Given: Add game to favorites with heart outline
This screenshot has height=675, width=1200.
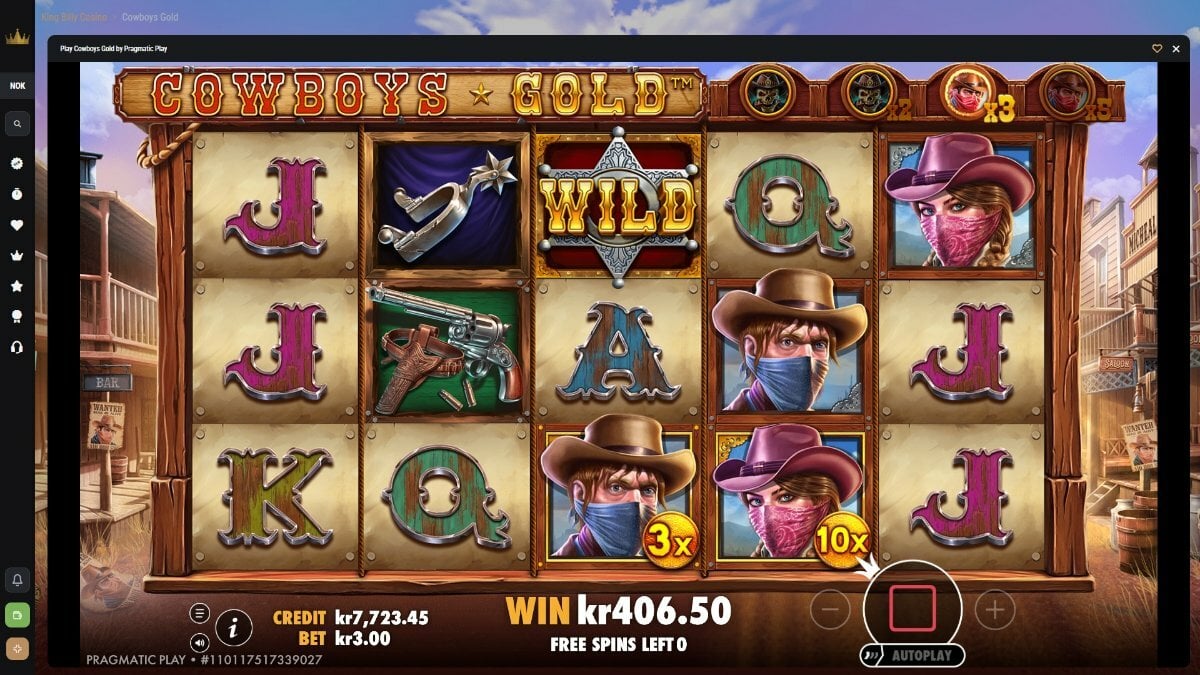Looking at the screenshot, I should click(1157, 48).
